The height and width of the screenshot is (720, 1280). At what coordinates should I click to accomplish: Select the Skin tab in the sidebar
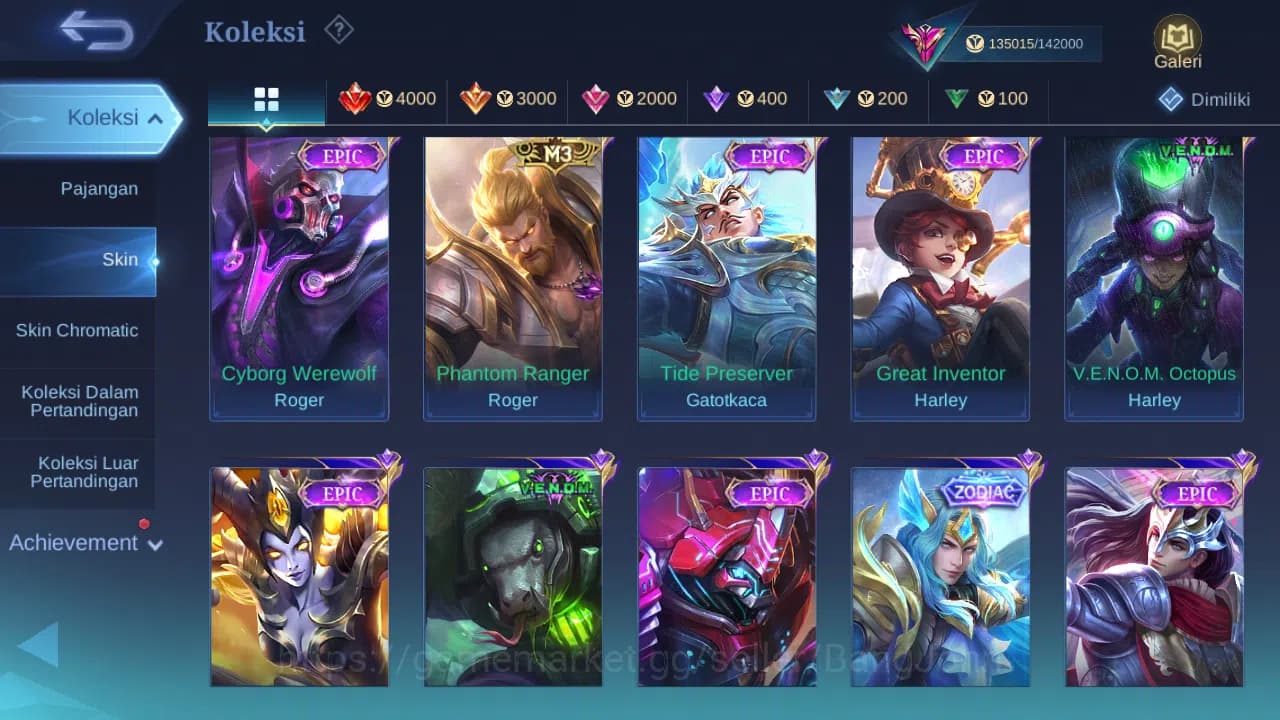(x=120, y=259)
